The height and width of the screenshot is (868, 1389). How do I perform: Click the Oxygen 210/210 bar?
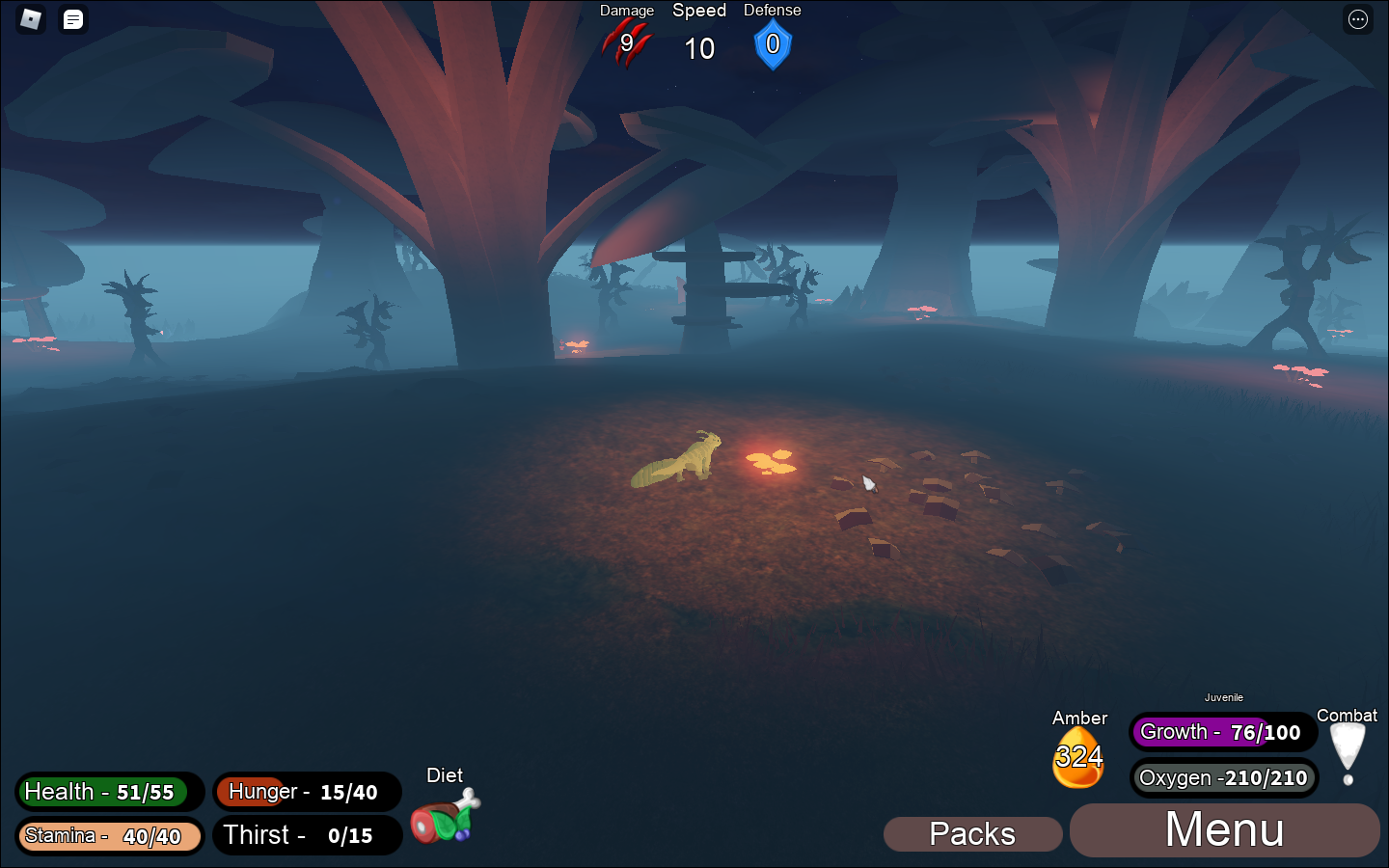pos(1224,777)
